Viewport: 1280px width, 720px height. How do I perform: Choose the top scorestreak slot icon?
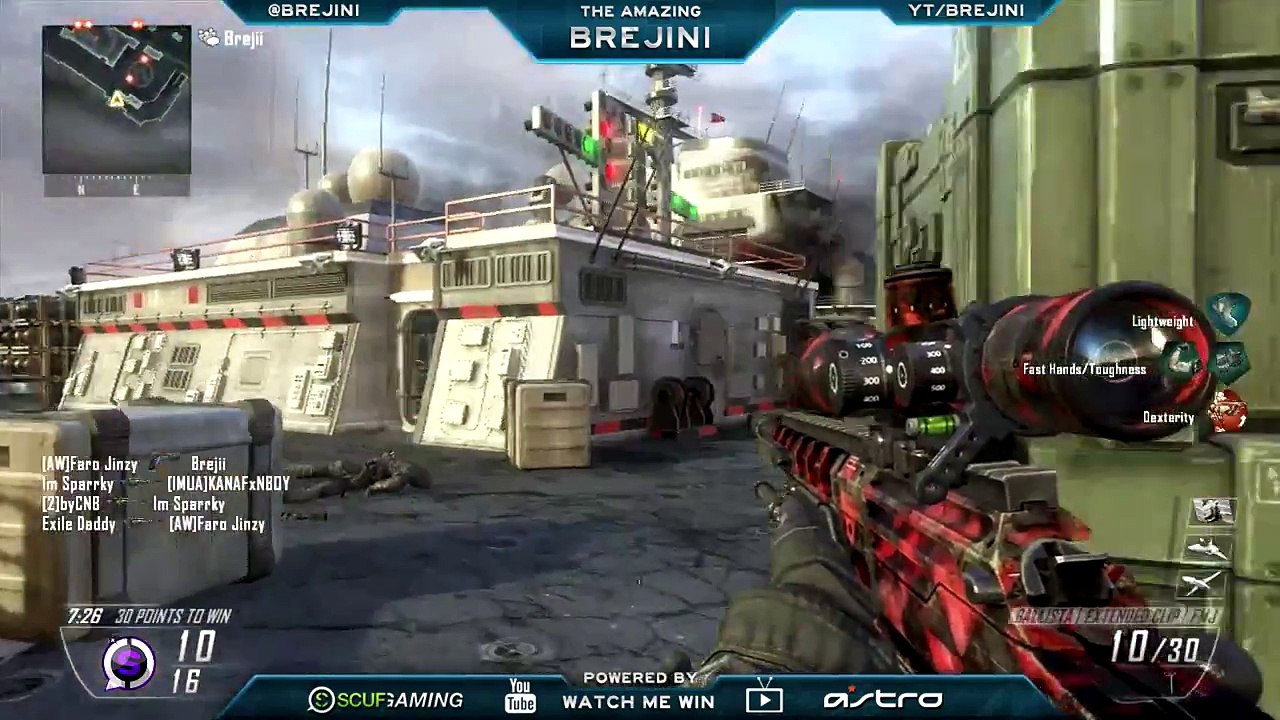click(1213, 511)
